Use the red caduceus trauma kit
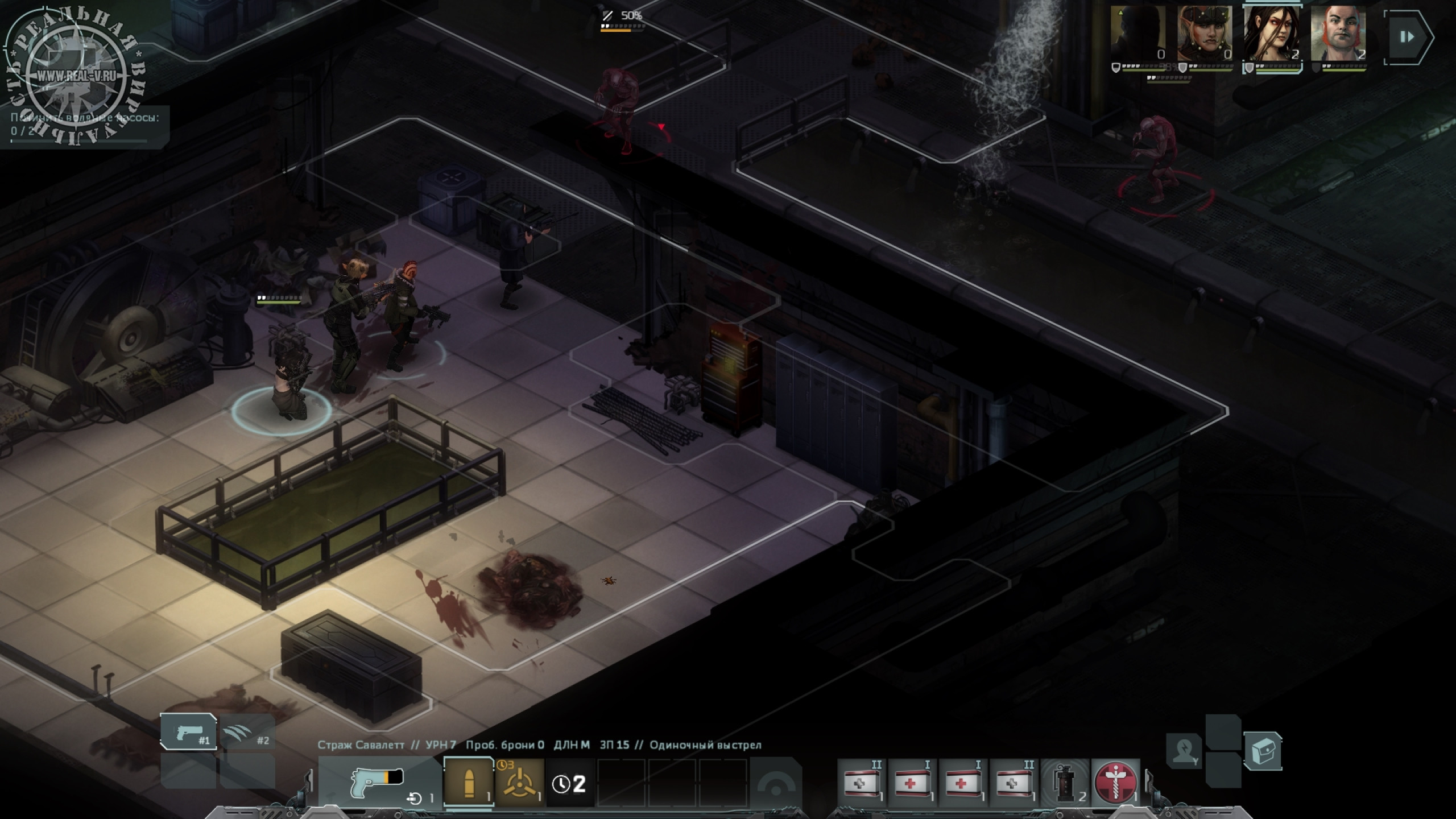Screen dimensions: 1456x819 1116,783
